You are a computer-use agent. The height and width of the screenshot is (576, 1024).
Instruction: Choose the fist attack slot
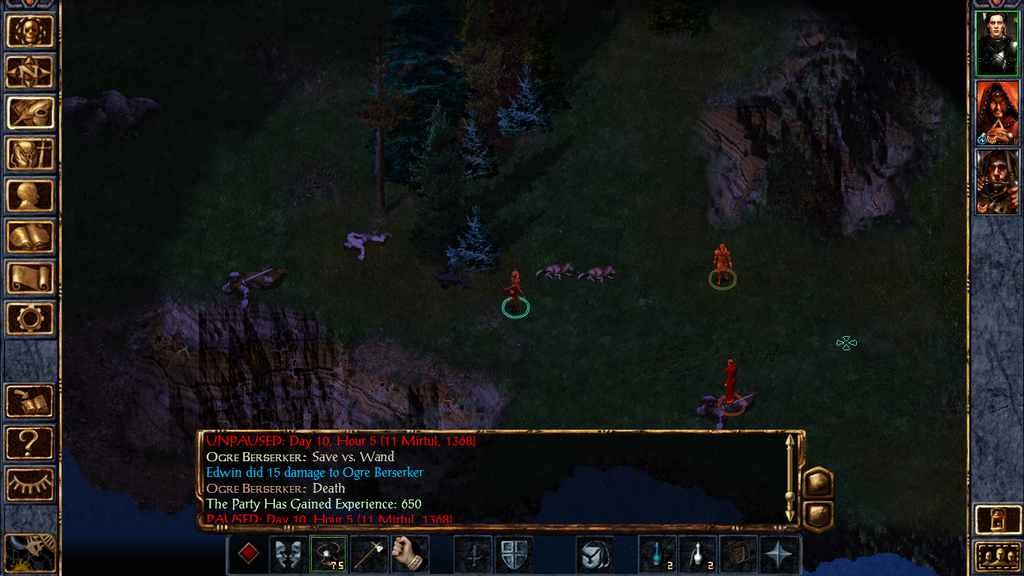point(409,554)
